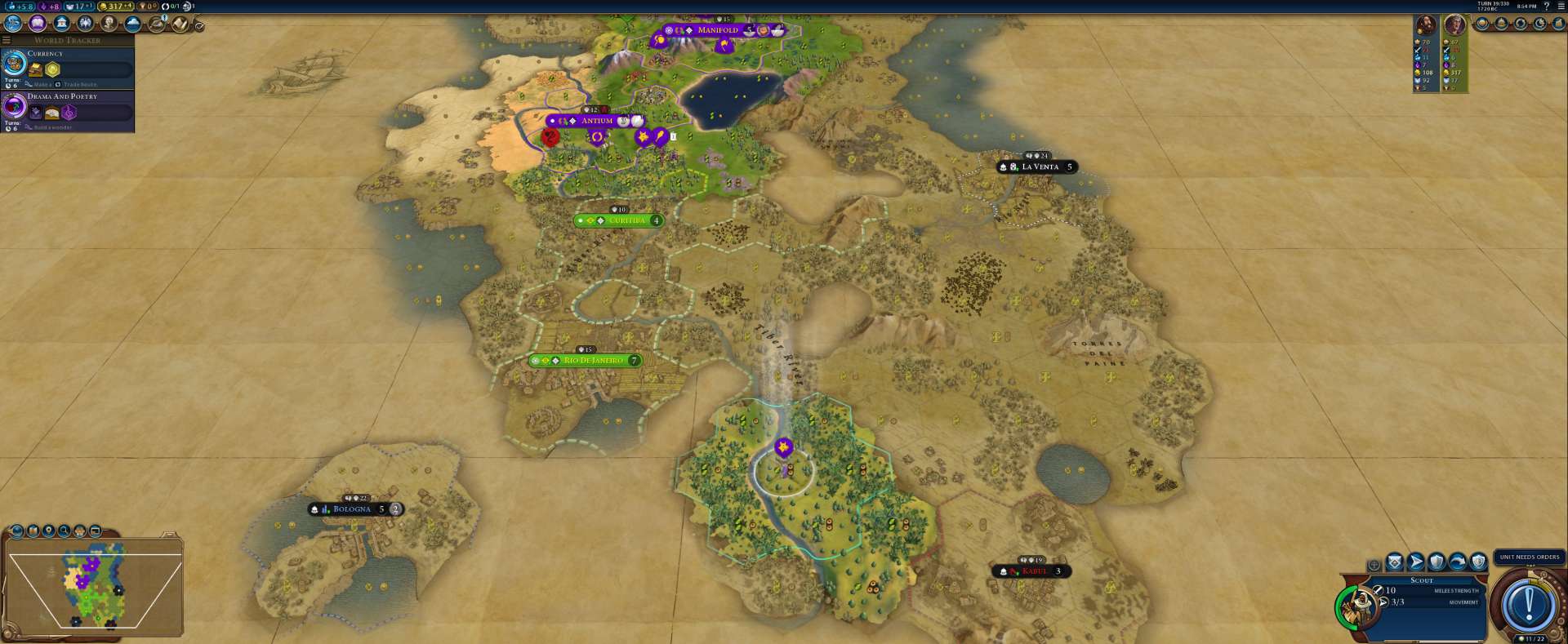Show the great people screen

(109, 24)
